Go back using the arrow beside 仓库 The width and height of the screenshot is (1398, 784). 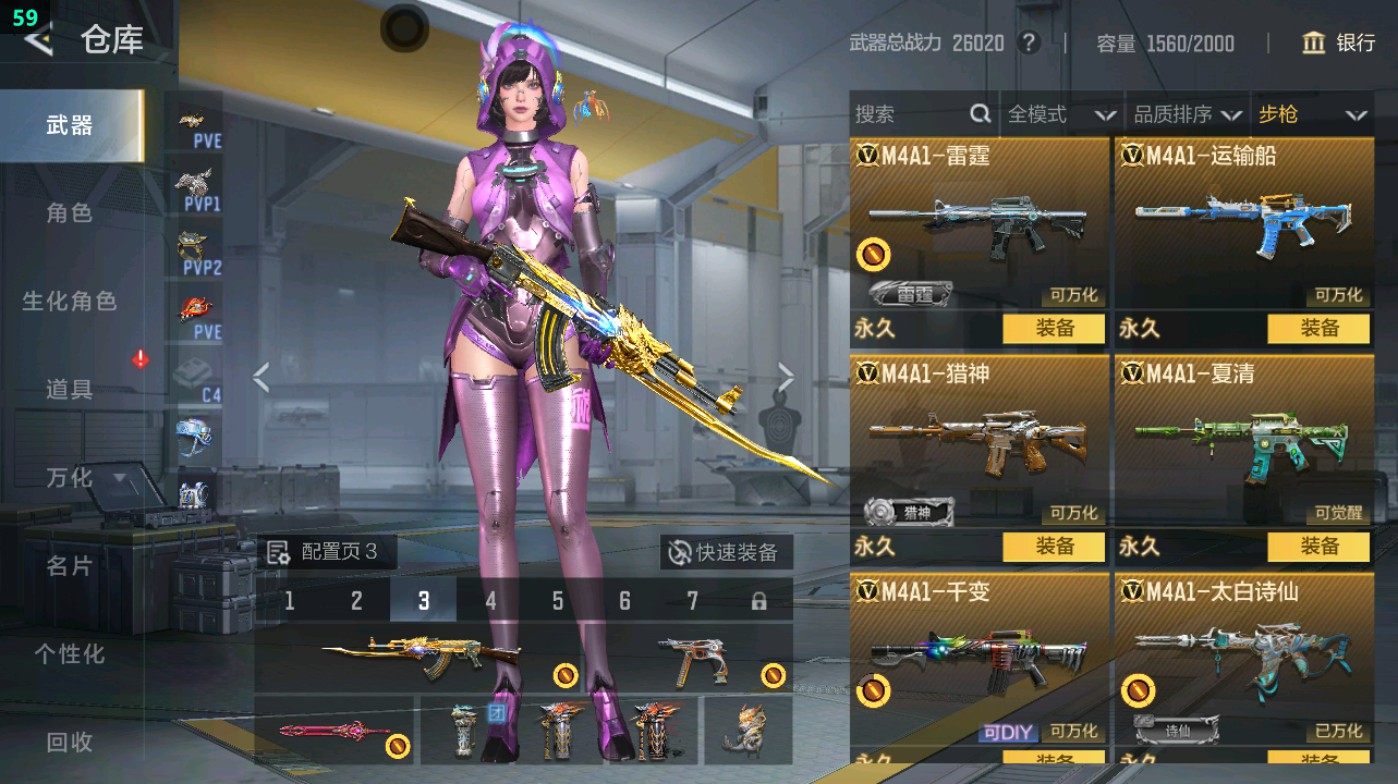point(38,40)
